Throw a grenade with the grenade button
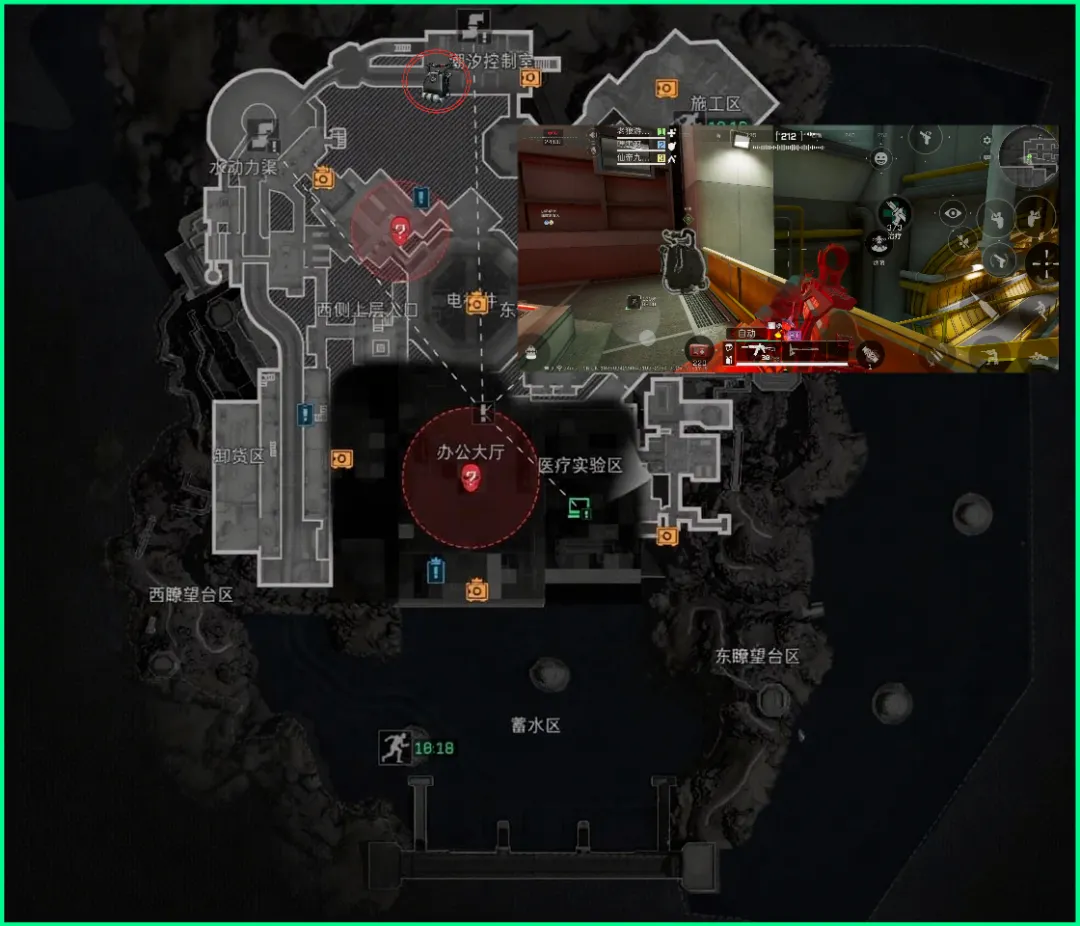This screenshot has height=926, width=1080. (x=870, y=353)
